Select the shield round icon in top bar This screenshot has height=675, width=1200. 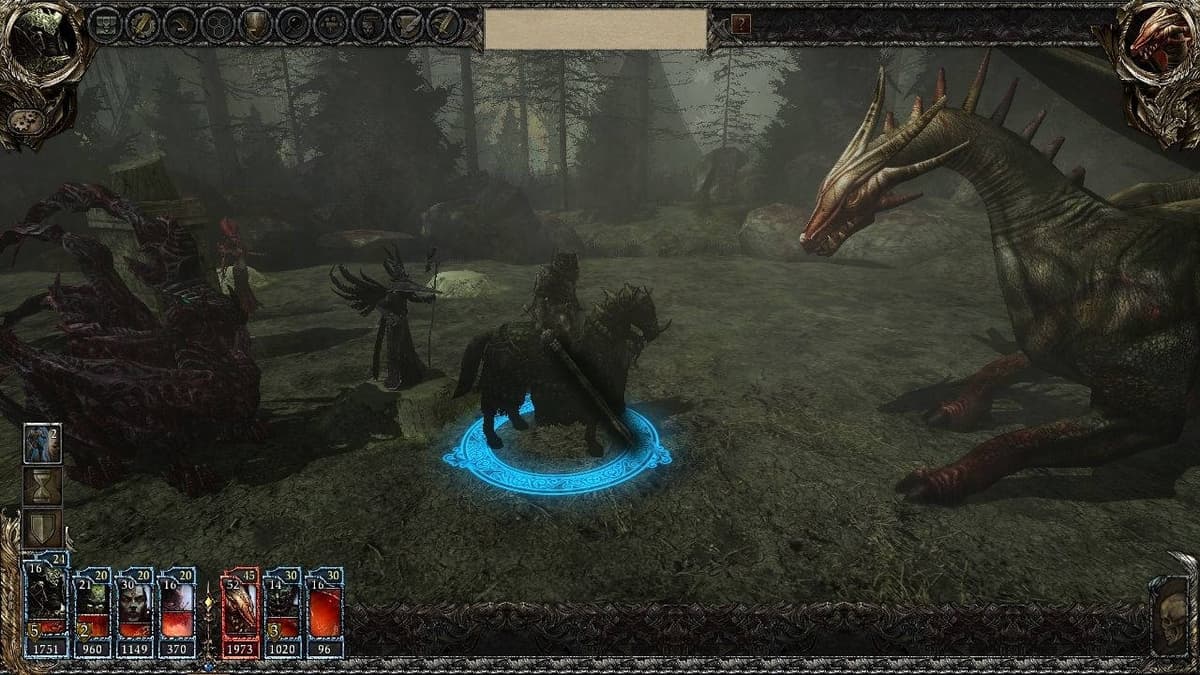(256, 25)
